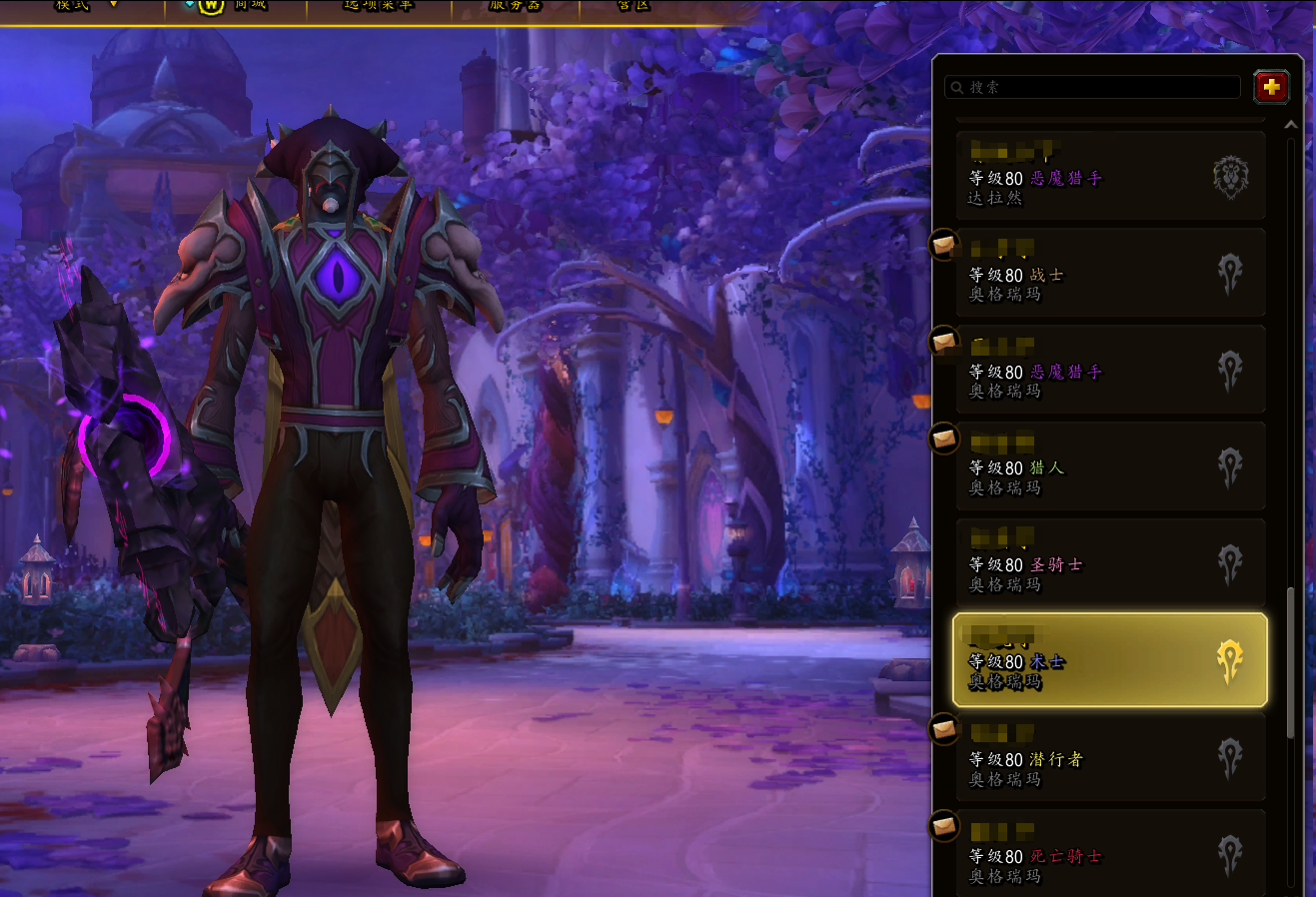1316x897 pixels.
Task: Select the level 80 Rogue (潜行者) character
Action: (1109, 757)
